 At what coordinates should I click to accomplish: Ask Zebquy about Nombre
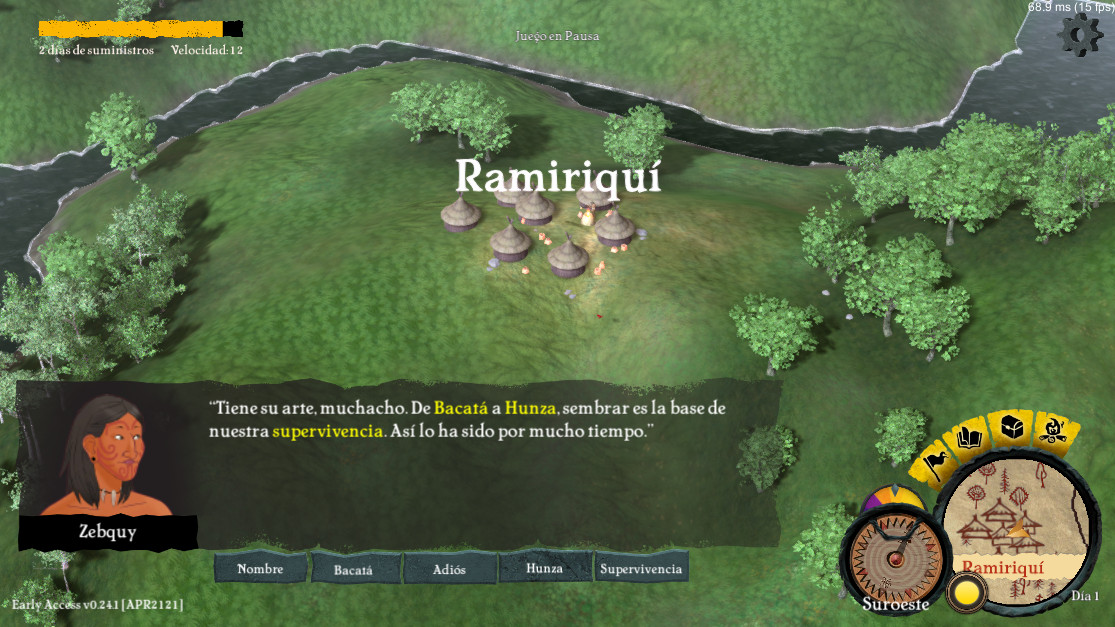pyautogui.click(x=260, y=569)
